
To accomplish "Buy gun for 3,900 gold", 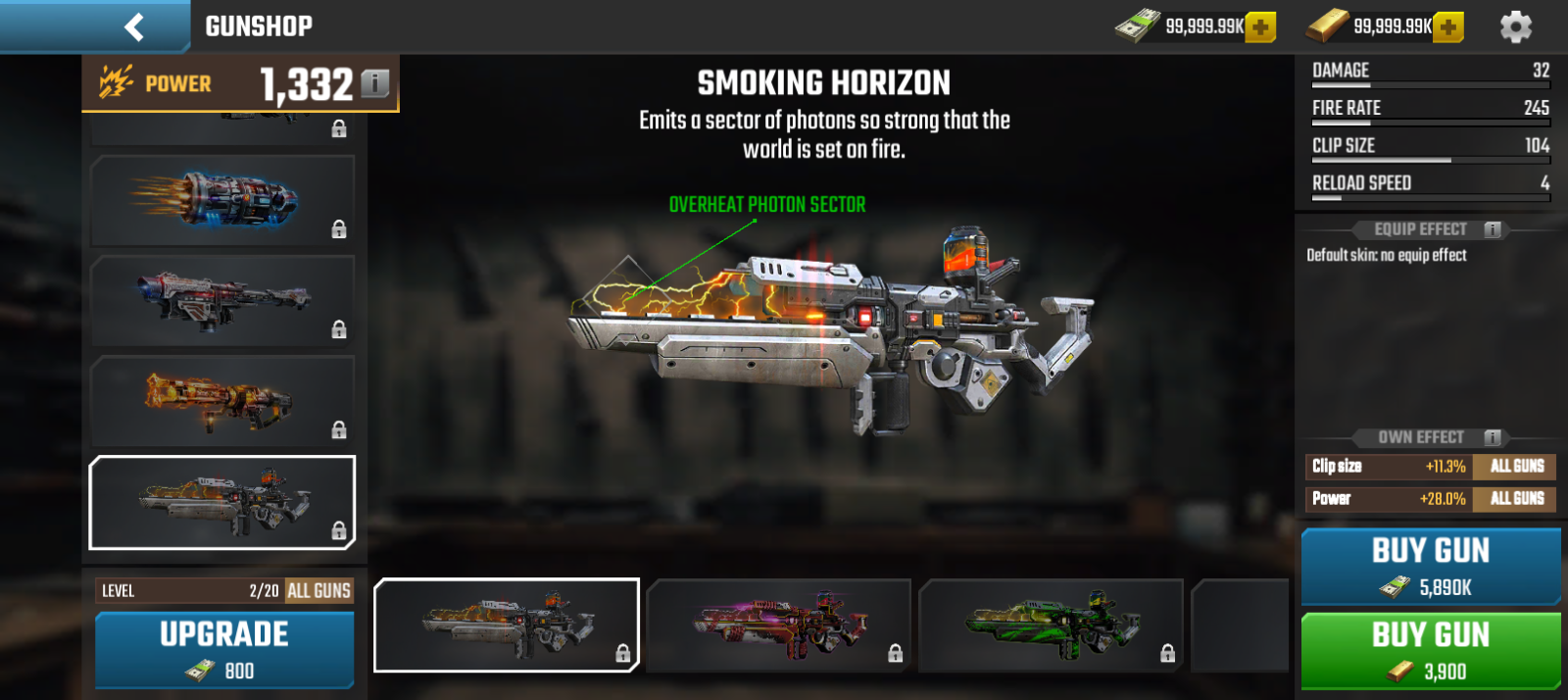I will click(1430, 651).
